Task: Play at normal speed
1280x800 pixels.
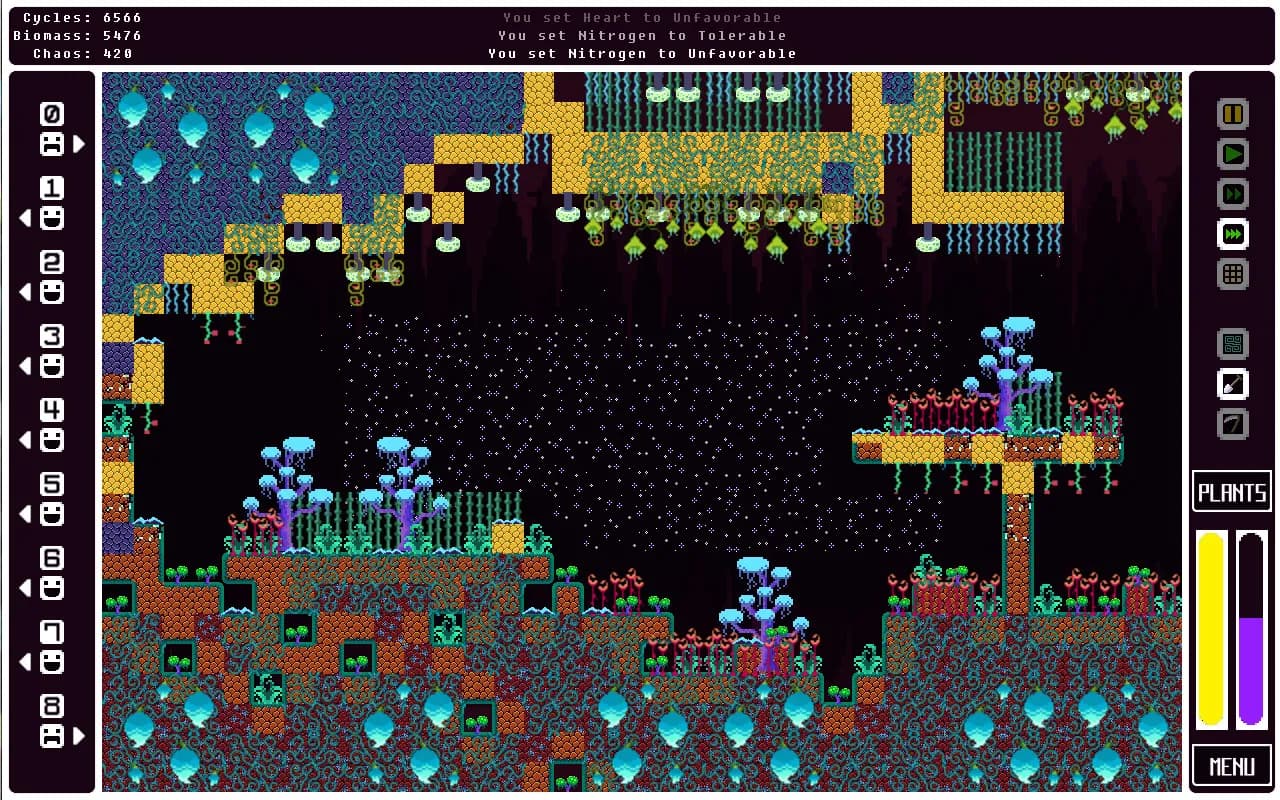Action: [x=1233, y=154]
